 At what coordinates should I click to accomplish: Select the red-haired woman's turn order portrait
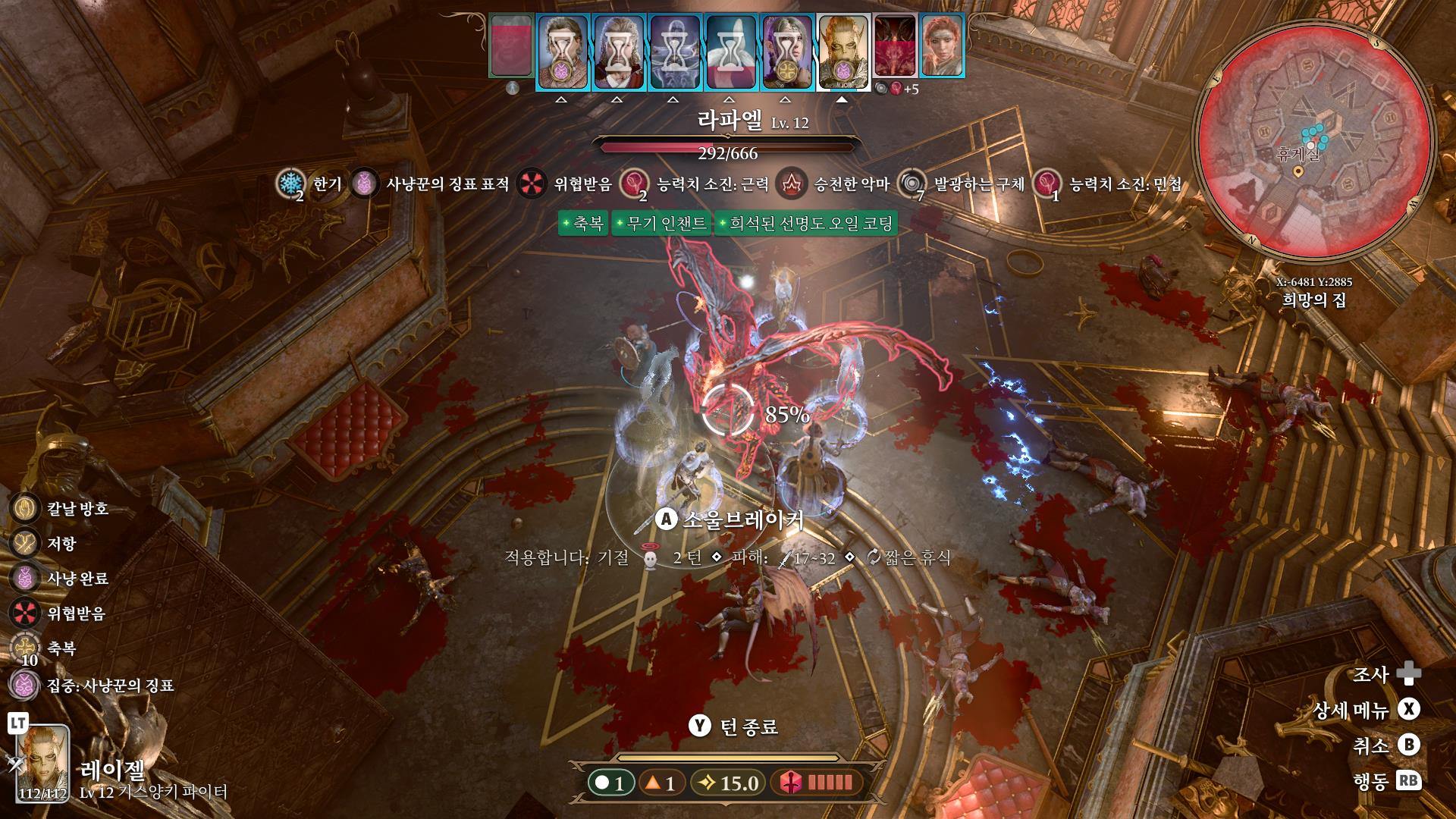tap(941, 45)
